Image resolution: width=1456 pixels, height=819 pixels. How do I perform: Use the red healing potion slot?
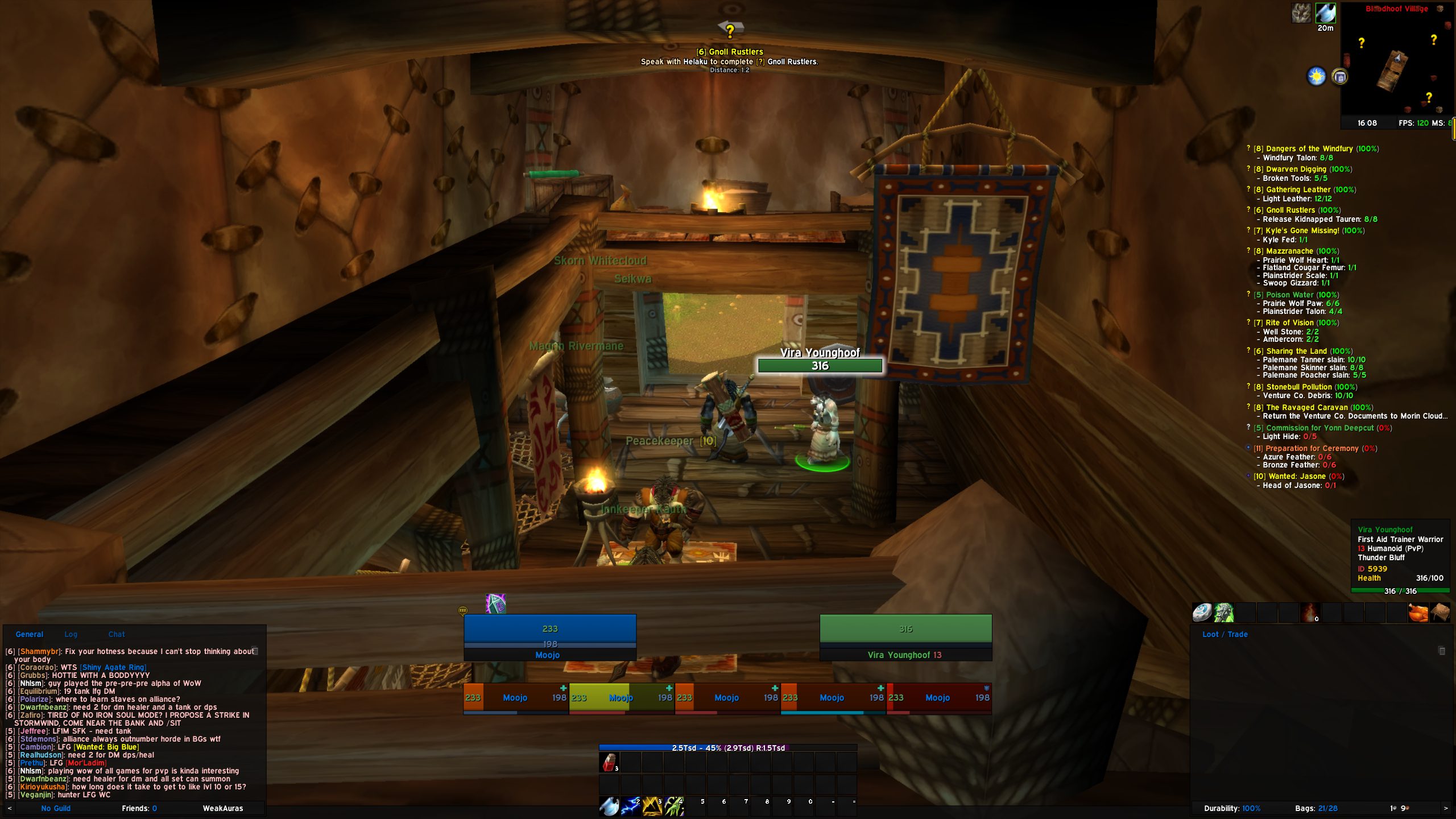(609, 763)
